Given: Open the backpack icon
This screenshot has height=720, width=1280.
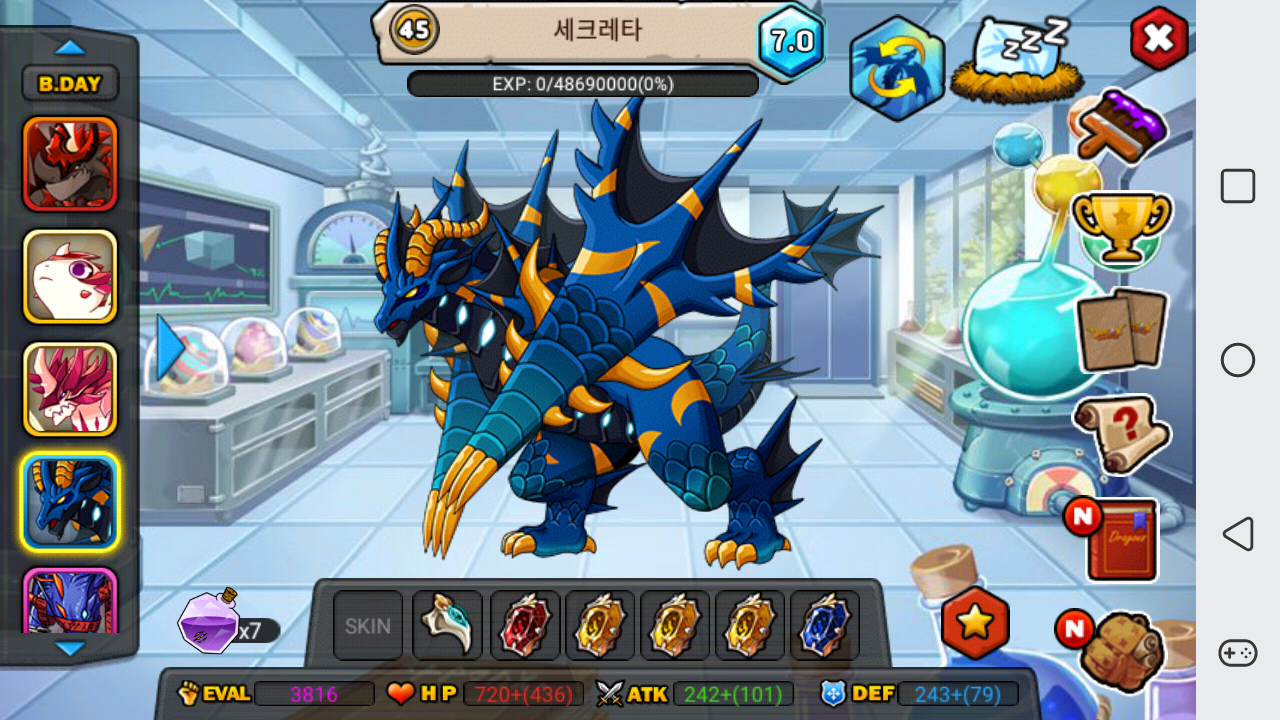Looking at the screenshot, I should click(1121, 650).
